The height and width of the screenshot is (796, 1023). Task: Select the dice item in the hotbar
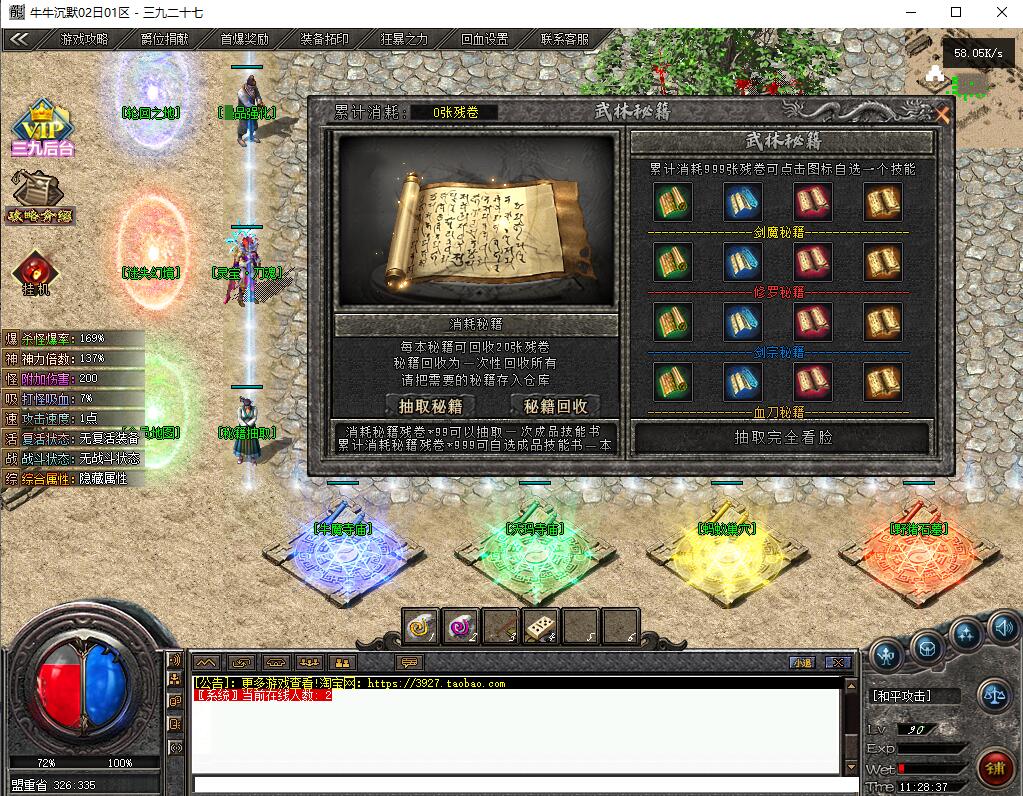click(x=540, y=627)
